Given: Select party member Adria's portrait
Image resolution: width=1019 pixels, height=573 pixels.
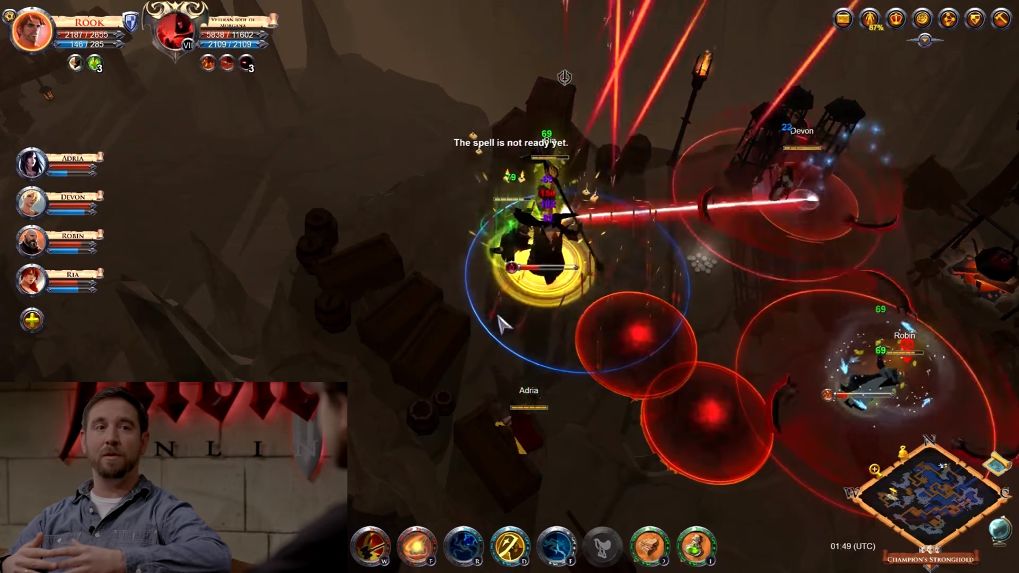Looking at the screenshot, I should (x=32, y=163).
